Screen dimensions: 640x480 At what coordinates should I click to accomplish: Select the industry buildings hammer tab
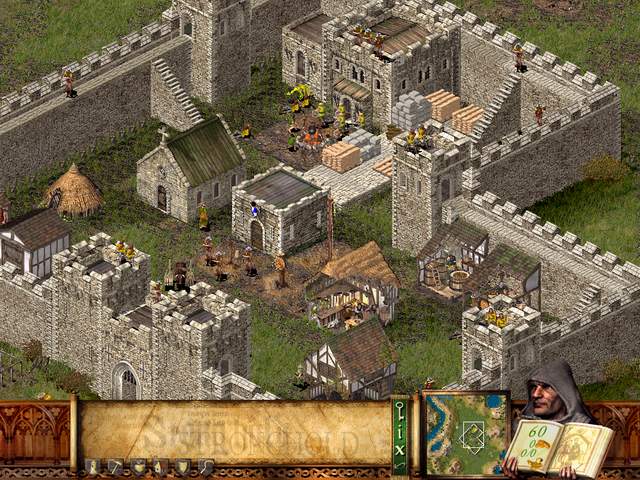coord(115,466)
